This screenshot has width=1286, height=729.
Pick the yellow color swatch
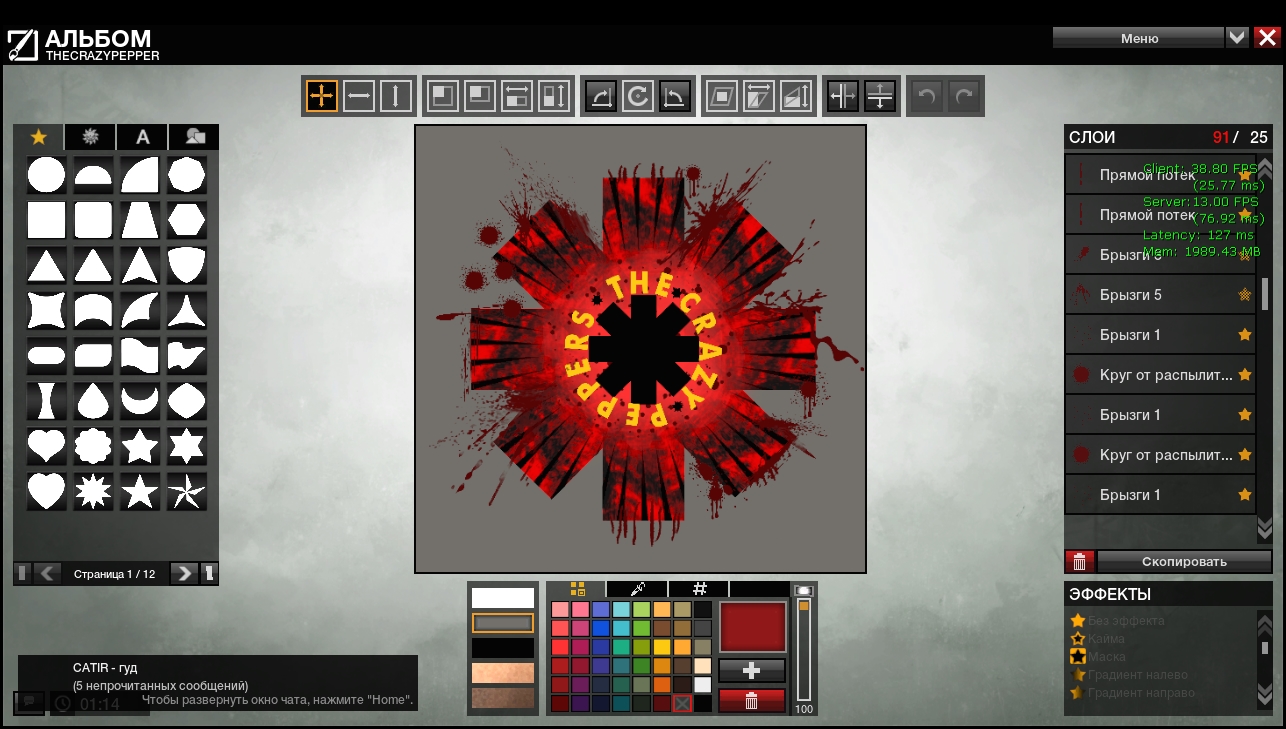tap(662, 647)
